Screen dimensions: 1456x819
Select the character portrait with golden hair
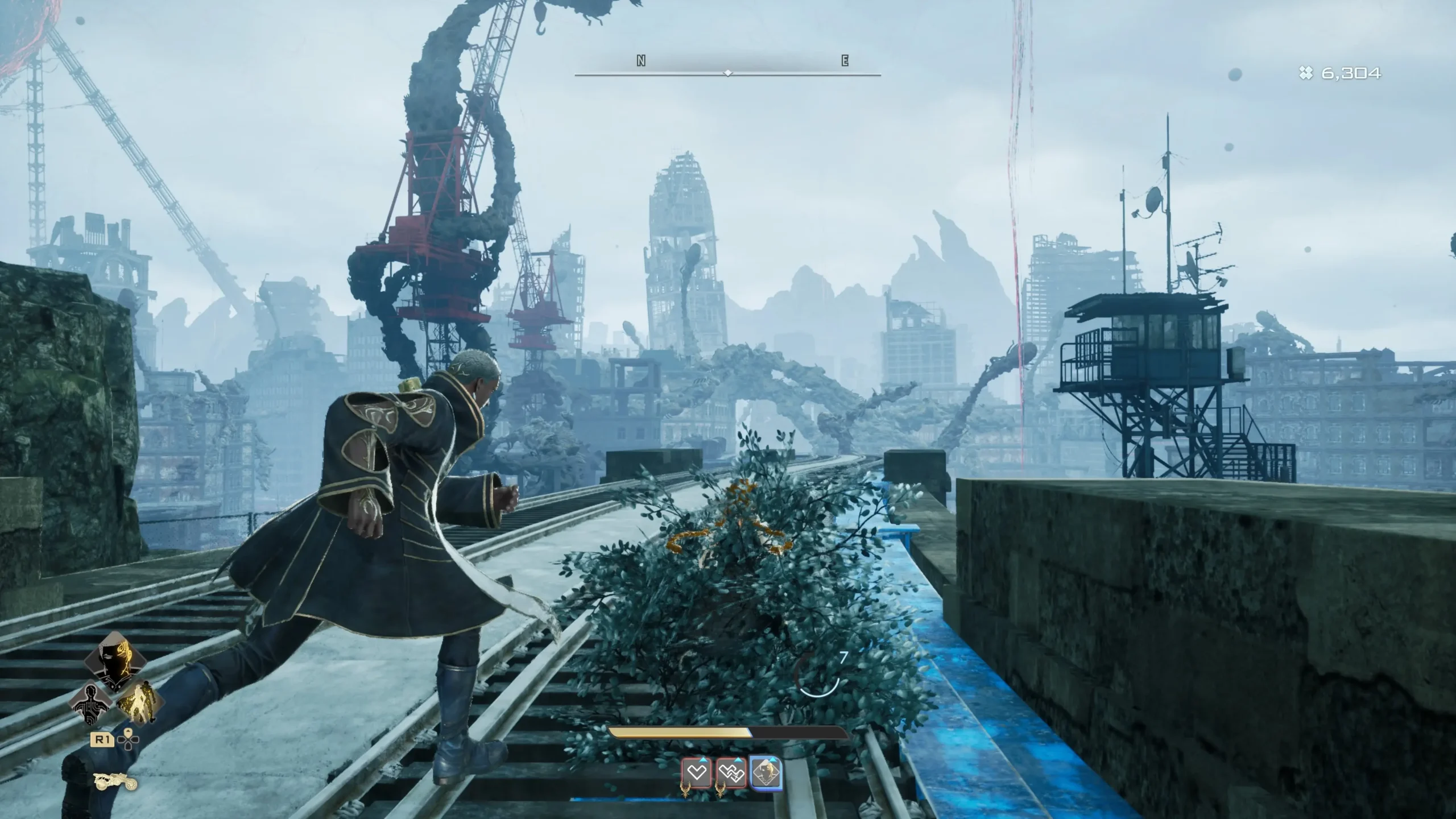click(115, 661)
